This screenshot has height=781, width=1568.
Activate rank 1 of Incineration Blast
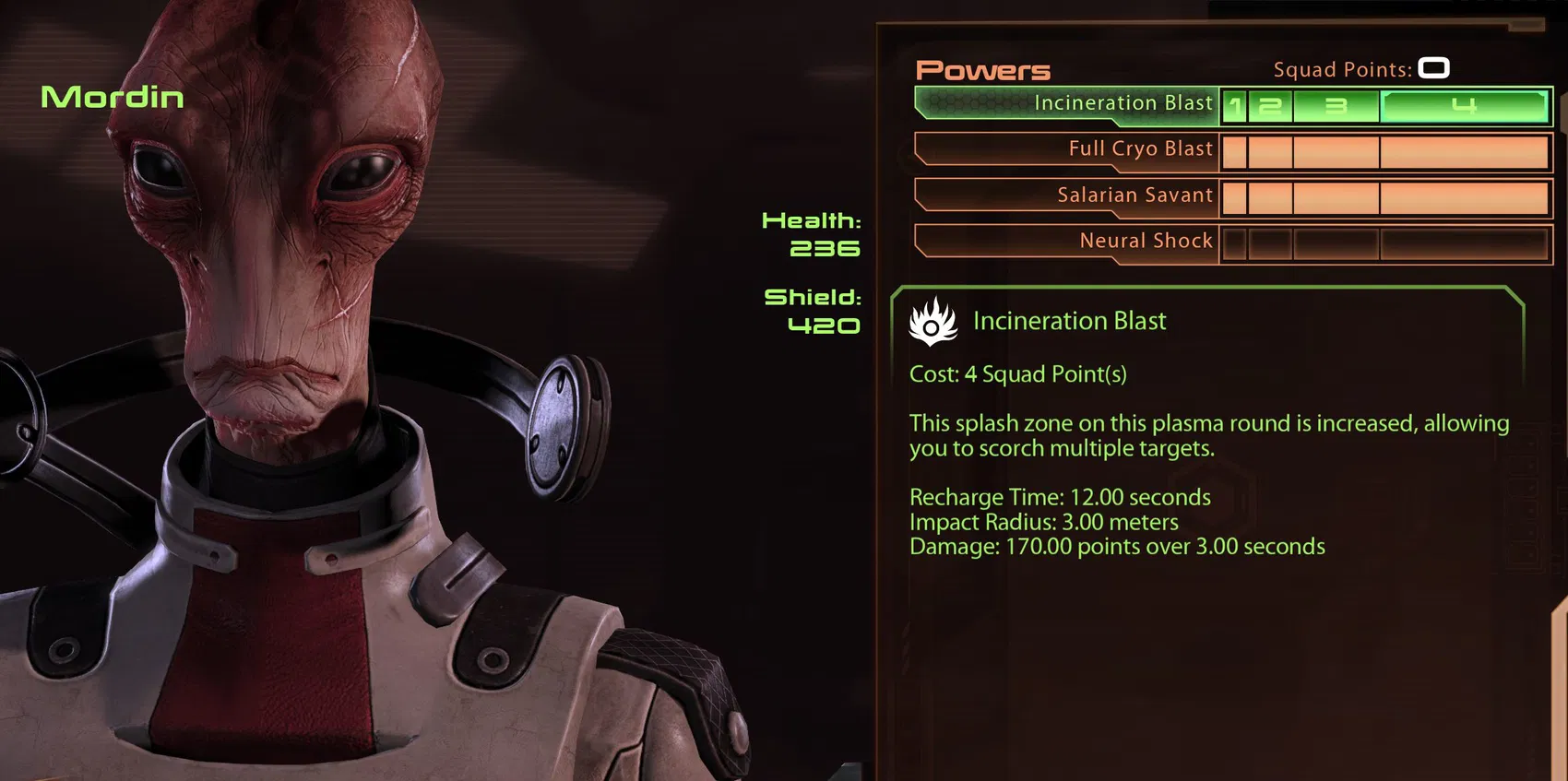tap(1233, 106)
